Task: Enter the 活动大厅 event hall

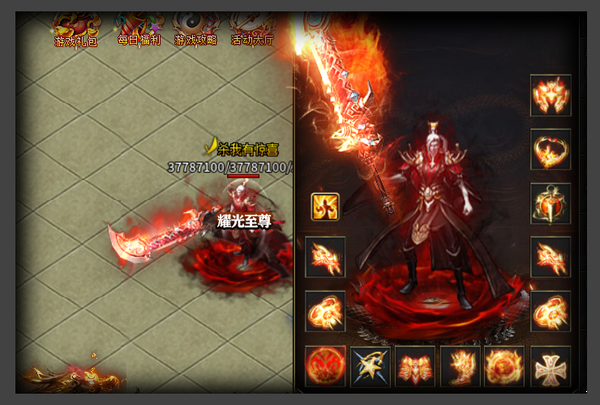Action: [250, 30]
